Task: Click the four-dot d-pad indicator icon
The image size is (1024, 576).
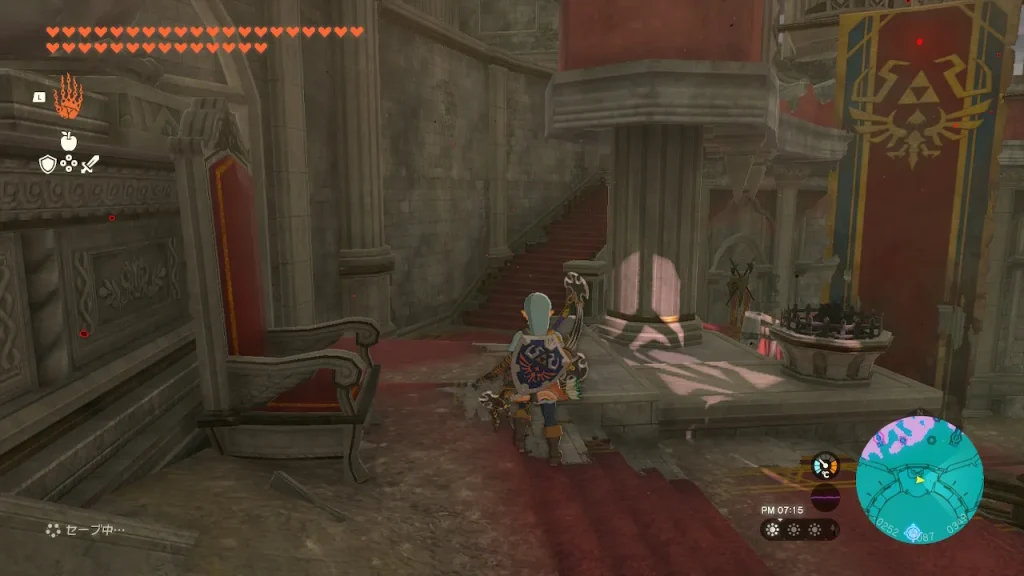Action: 68,164
